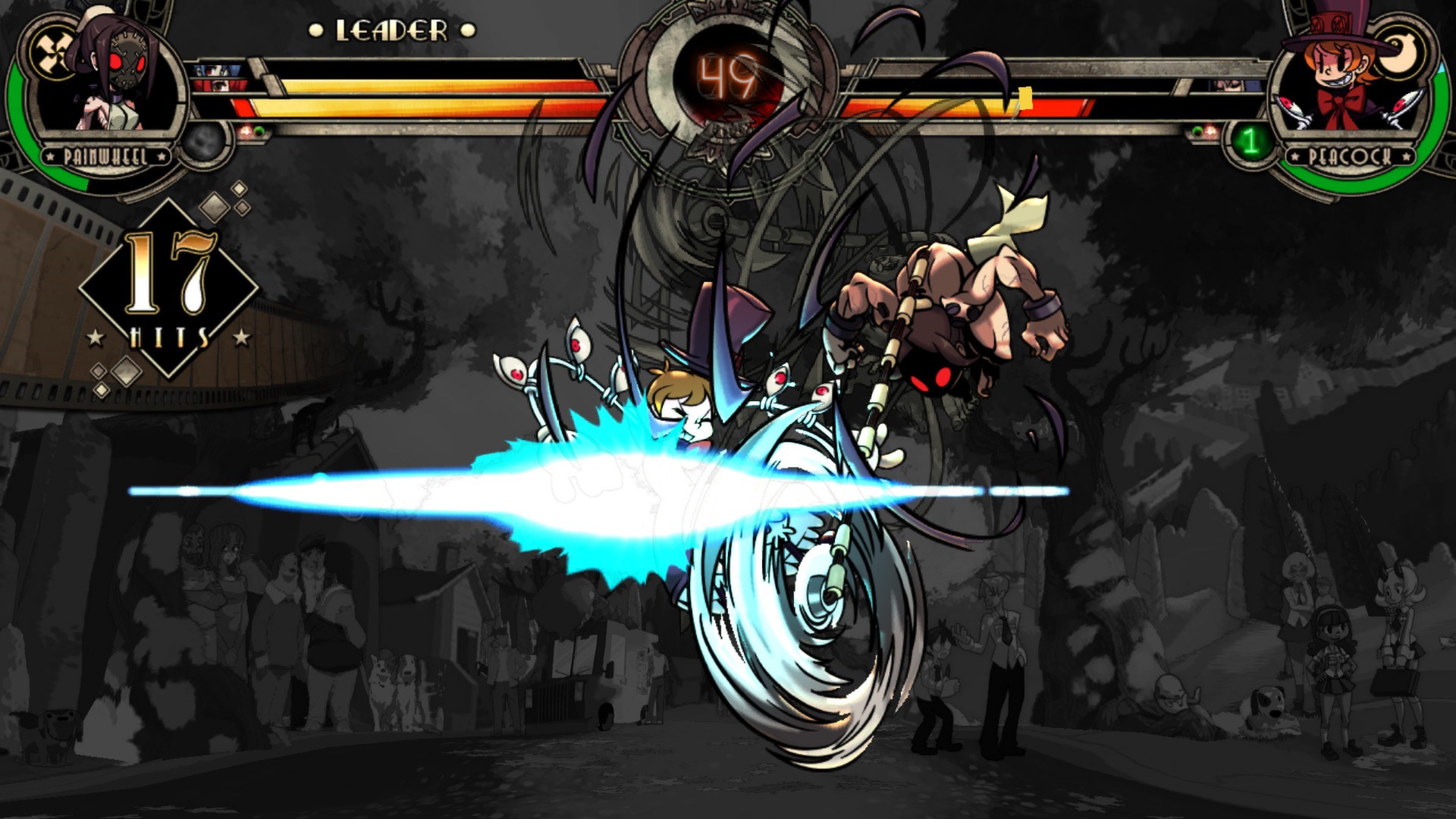Click the hidden teammate mini-portrait on Peacock's side
Screen dimensions: 1456x819
[1230, 86]
